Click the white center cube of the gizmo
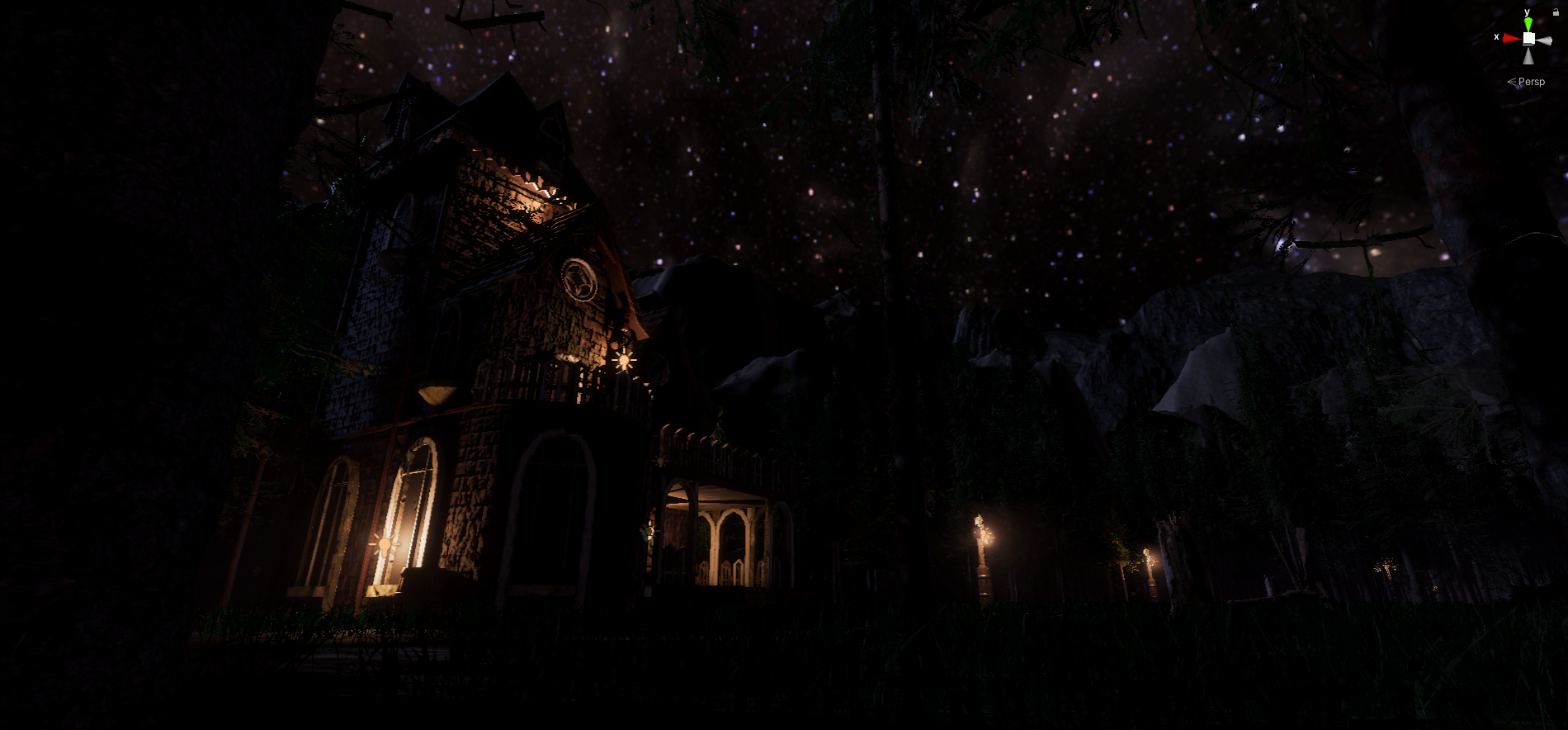1568x730 pixels. coord(1528,39)
